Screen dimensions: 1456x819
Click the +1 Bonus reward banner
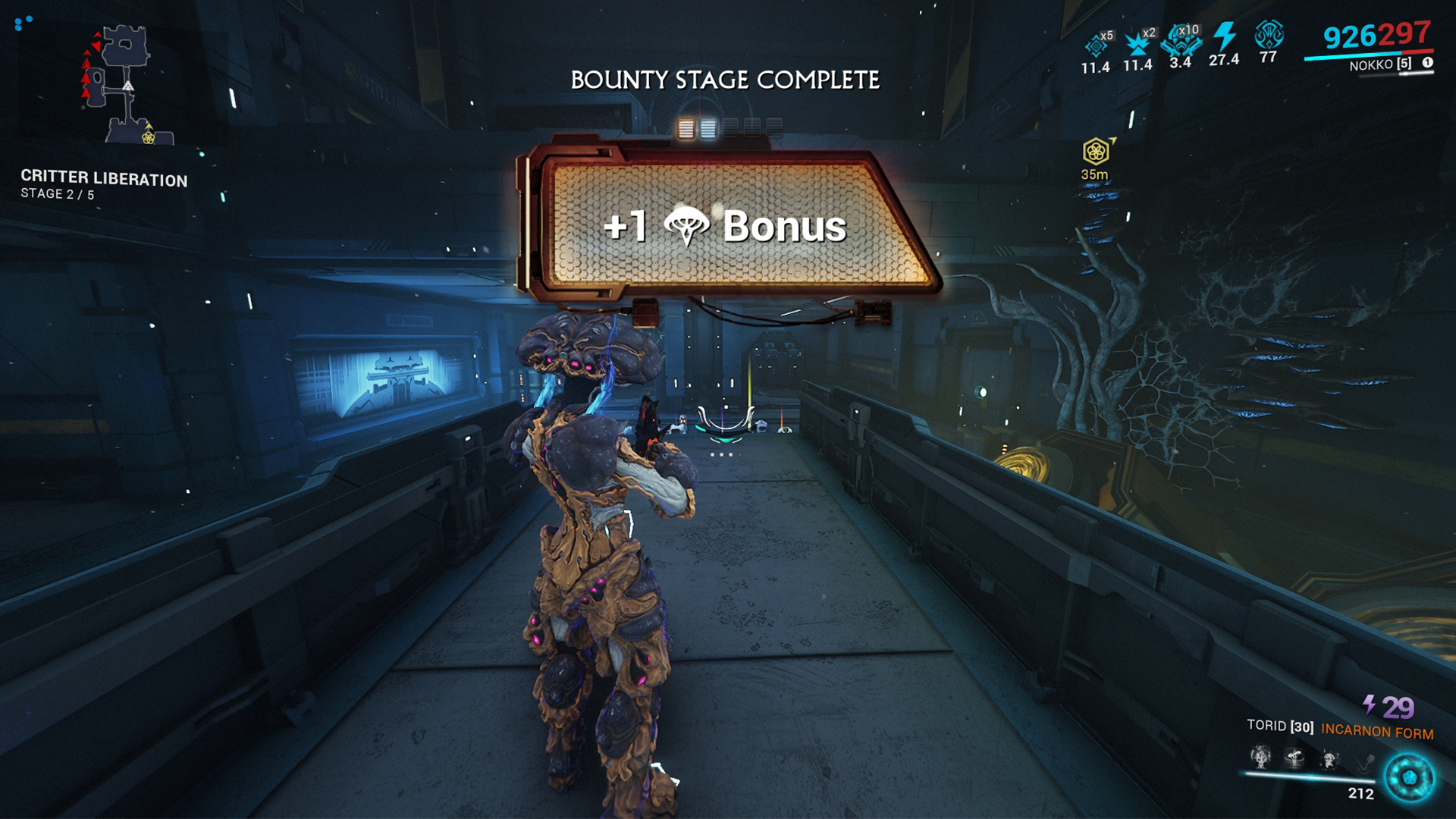pyautogui.click(x=726, y=225)
